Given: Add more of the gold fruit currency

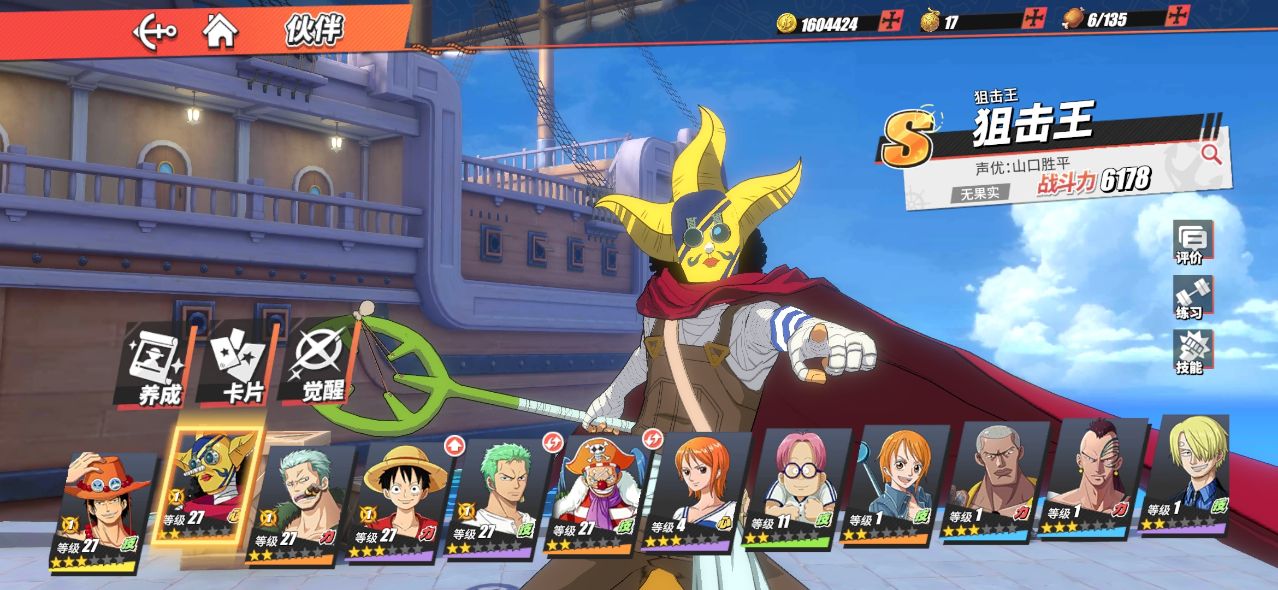Looking at the screenshot, I should coord(1033,19).
